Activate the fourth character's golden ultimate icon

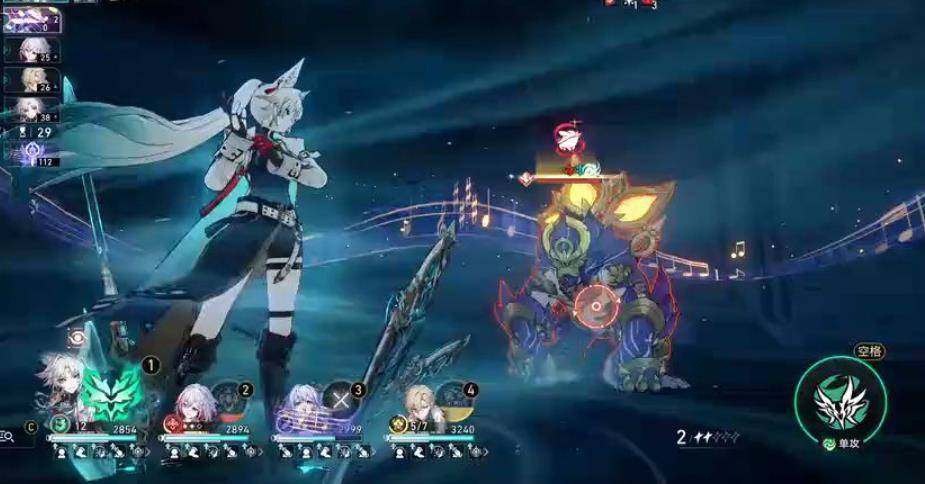pyautogui.click(x=453, y=399)
